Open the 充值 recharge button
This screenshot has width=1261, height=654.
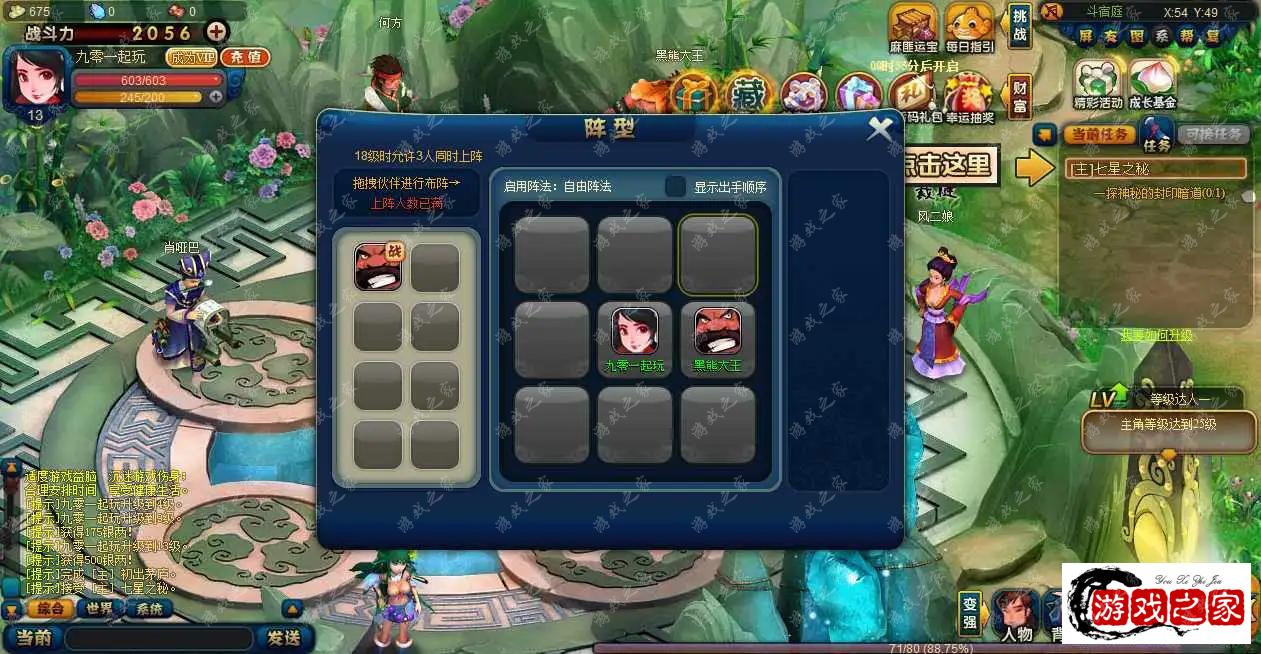245,58
